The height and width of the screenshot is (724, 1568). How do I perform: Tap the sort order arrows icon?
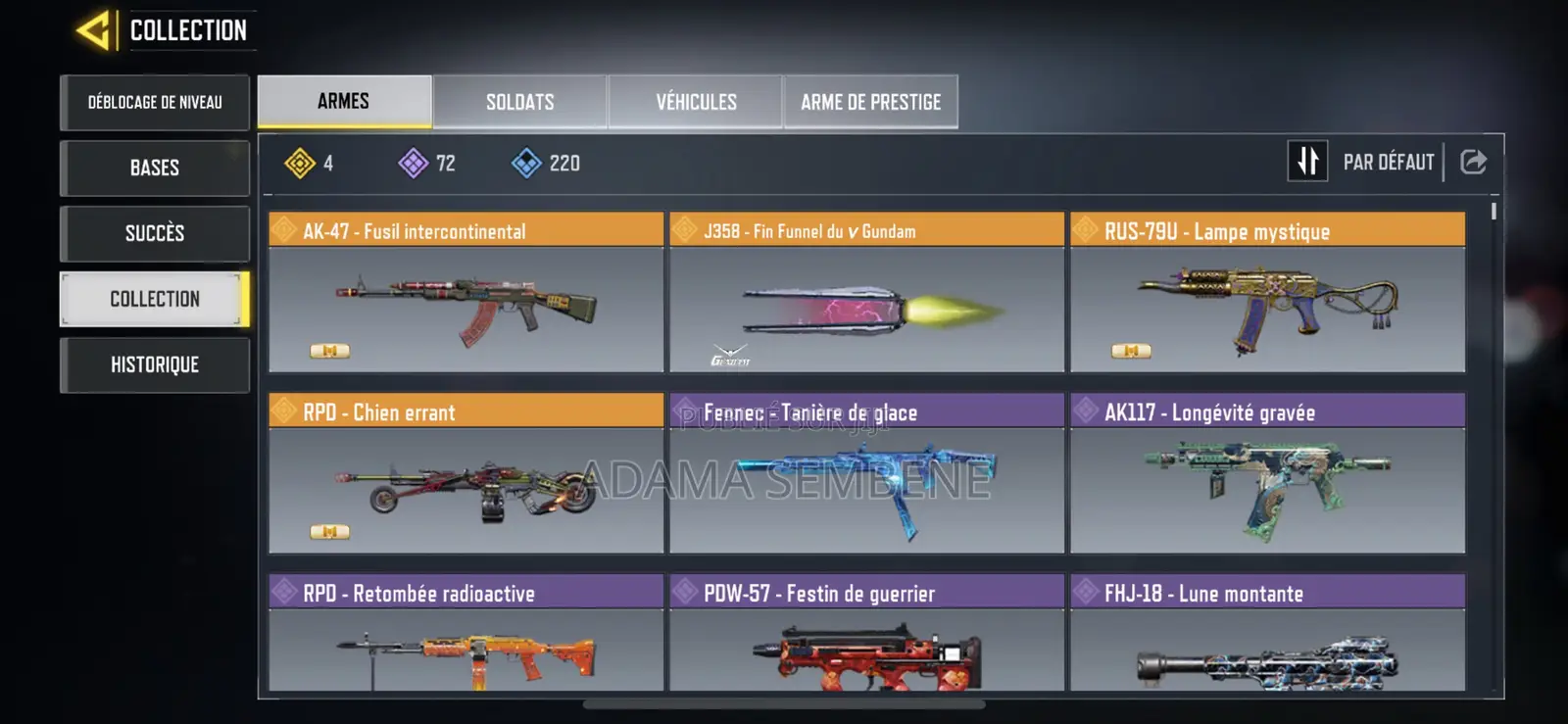1307,161
